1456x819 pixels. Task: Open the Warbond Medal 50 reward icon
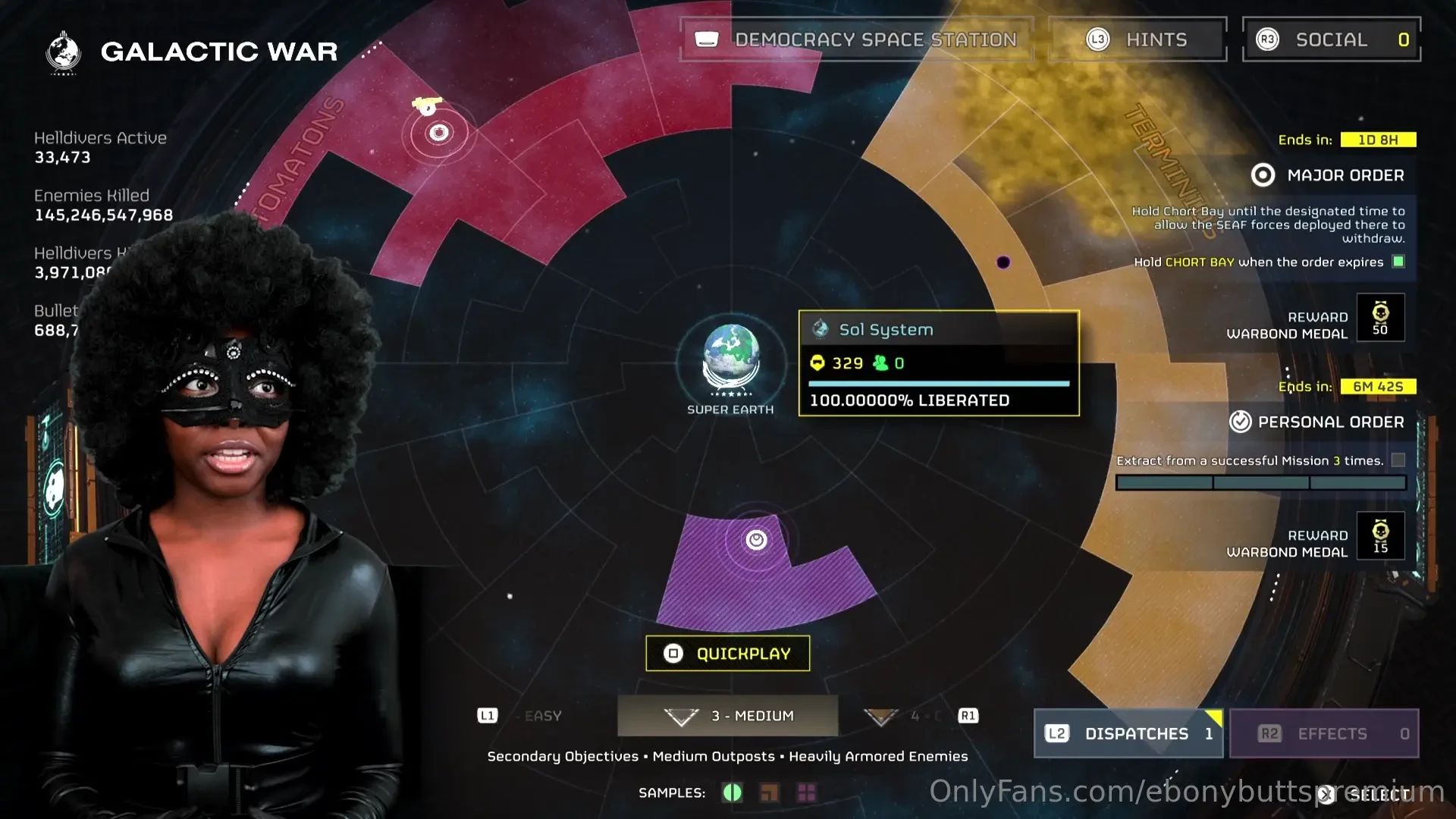pyautogui.click(x=1380, y=317)
